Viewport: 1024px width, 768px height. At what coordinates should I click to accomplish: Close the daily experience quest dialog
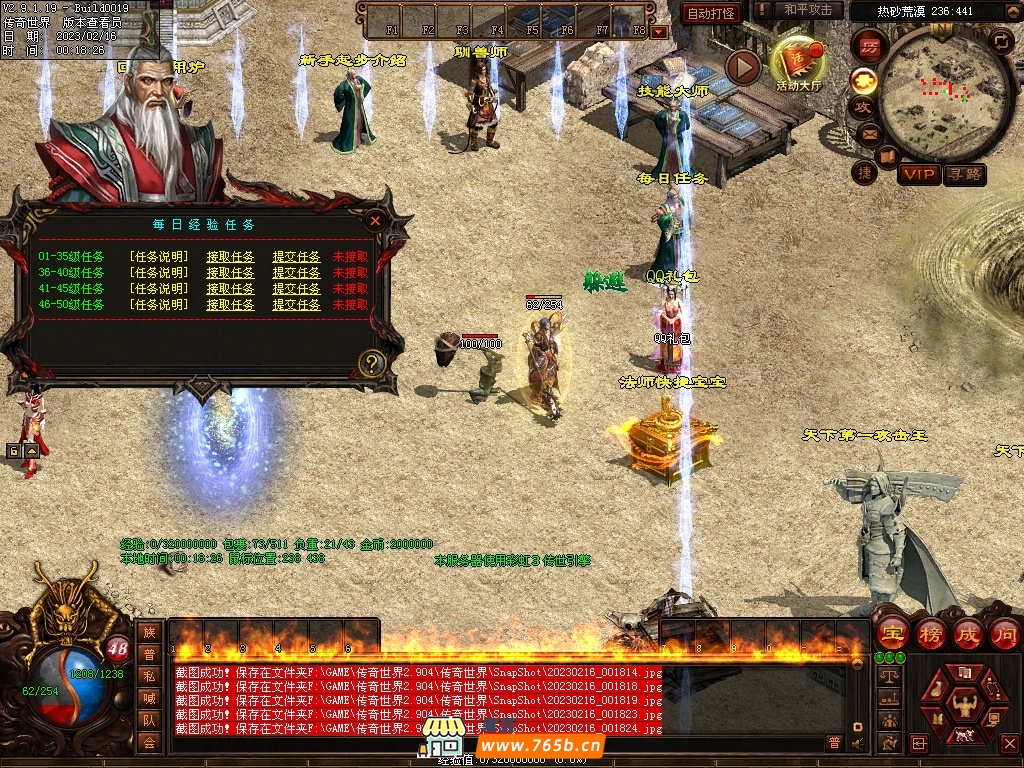pyautogui.click(x=375, y=221)
